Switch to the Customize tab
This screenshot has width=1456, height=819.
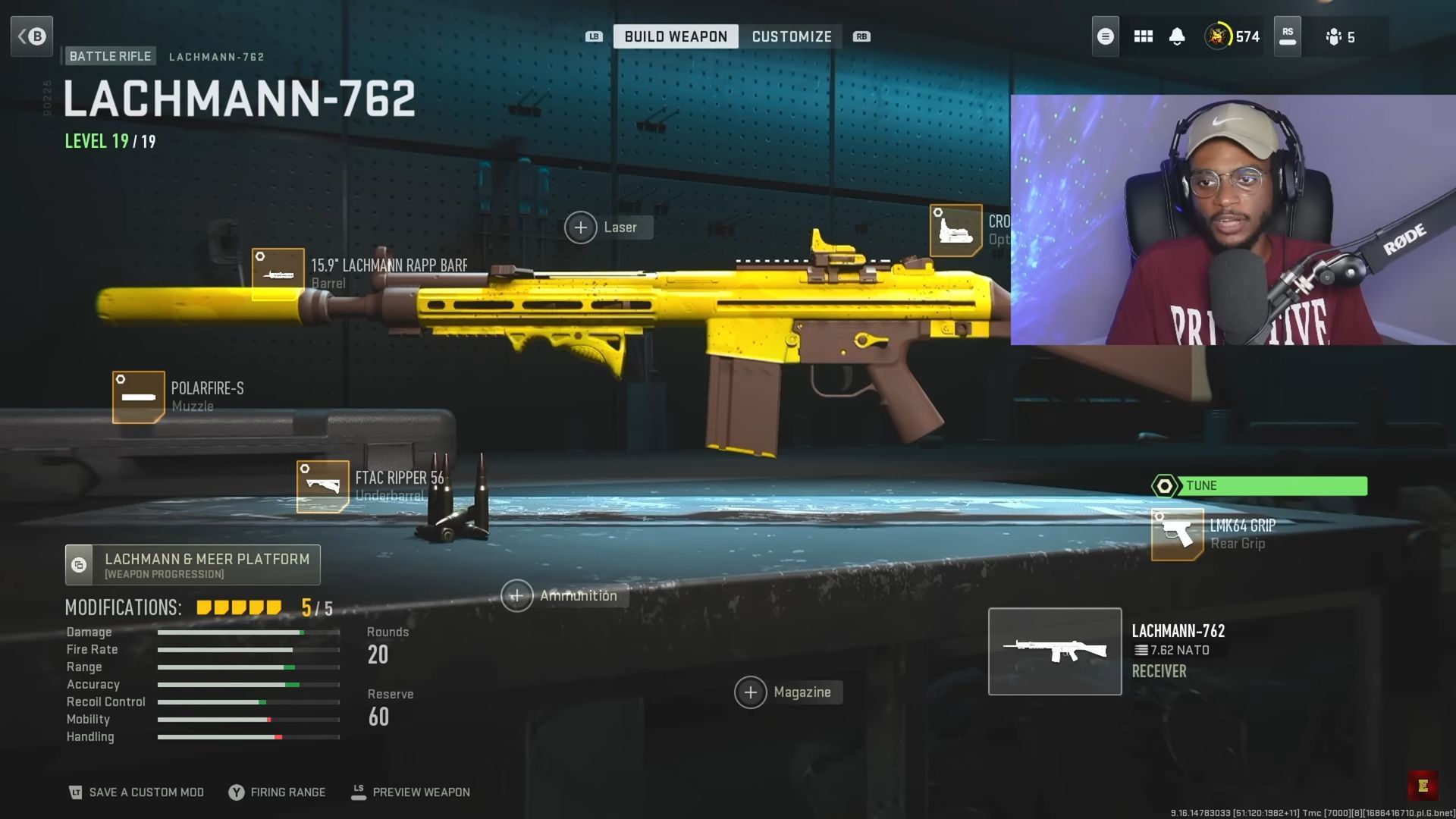(x=791, y=36)
